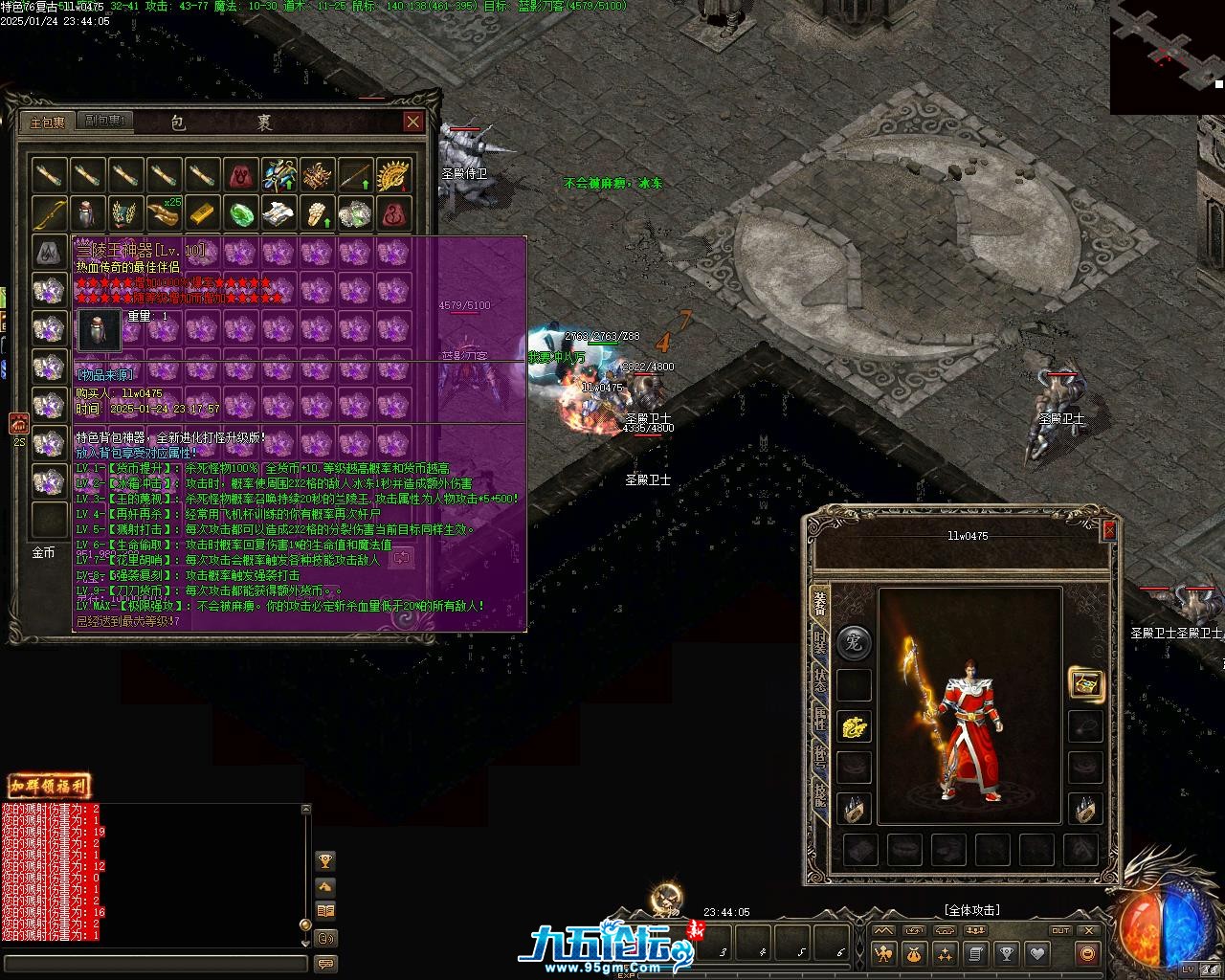This screenshot has height=980, width=1225.
Task: Show the 属性 attributes tab
Action: (x=820, y=720)
